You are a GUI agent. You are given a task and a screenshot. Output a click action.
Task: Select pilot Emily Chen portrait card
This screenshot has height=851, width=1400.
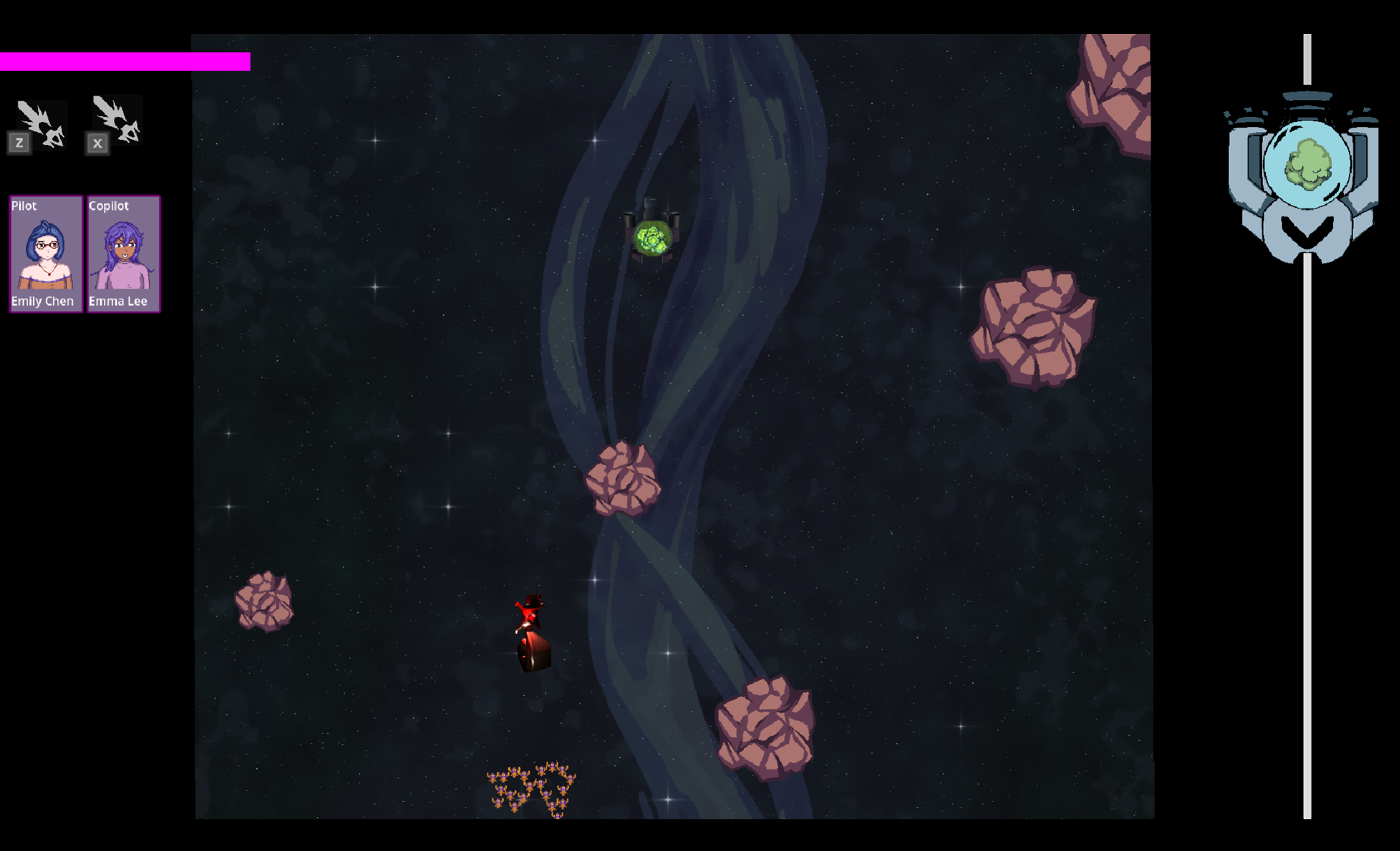point(45,254)
